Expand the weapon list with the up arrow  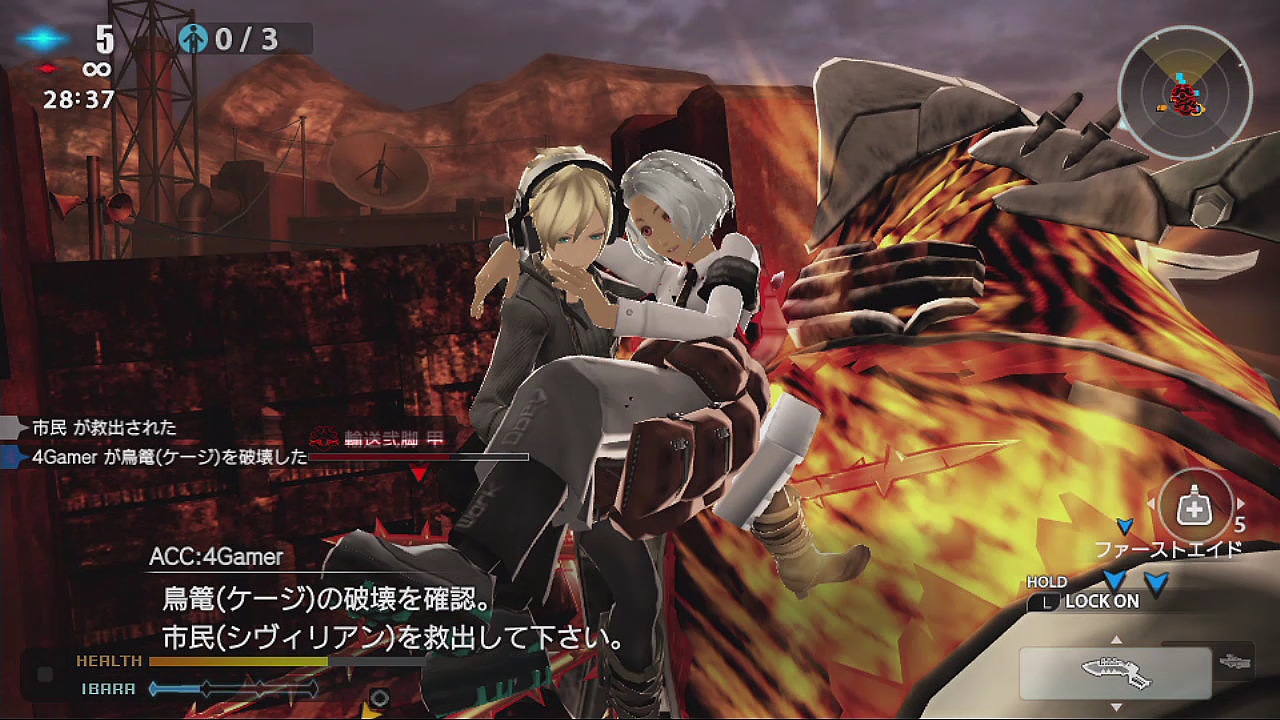pyautogui.click(x=1116, y=638)
